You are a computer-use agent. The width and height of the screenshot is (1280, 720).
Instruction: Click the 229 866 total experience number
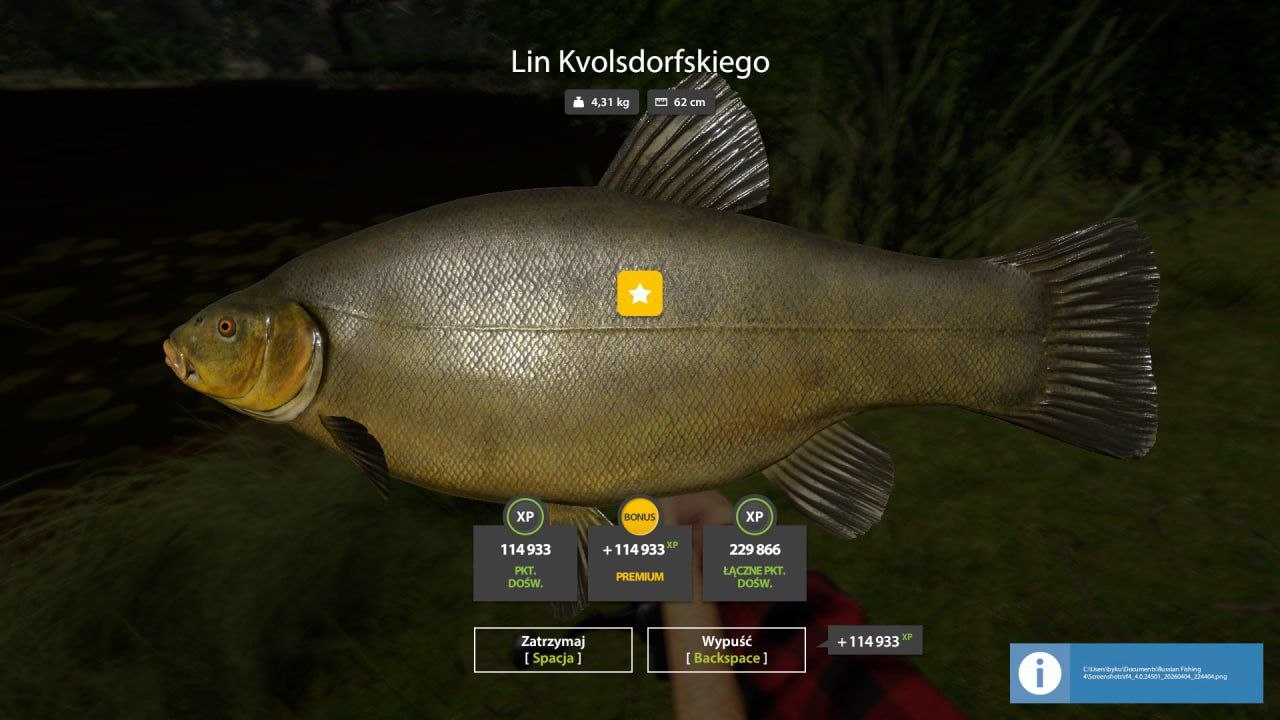click(x=754, y=548)
